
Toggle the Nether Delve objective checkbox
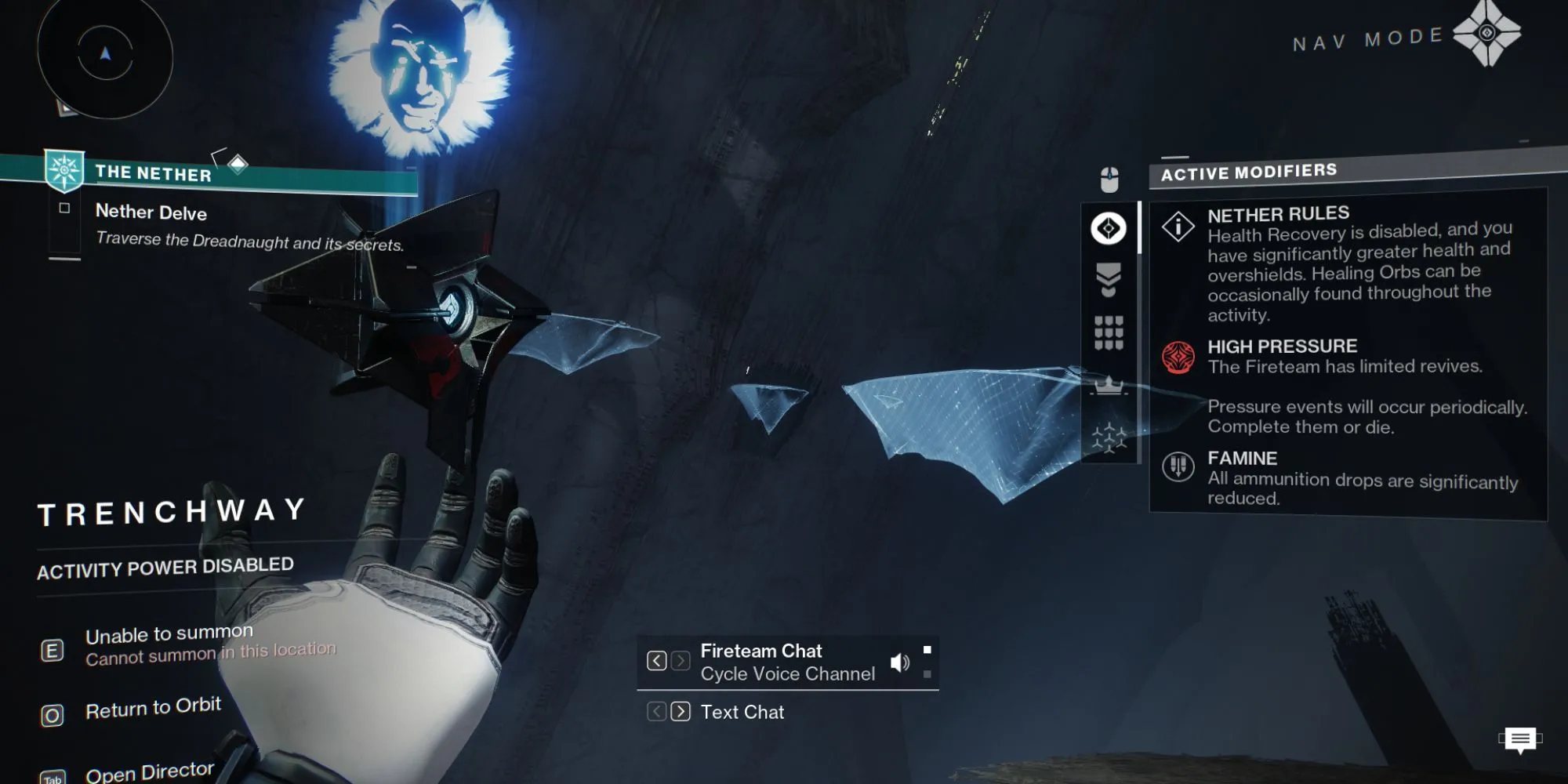point(64,209)
